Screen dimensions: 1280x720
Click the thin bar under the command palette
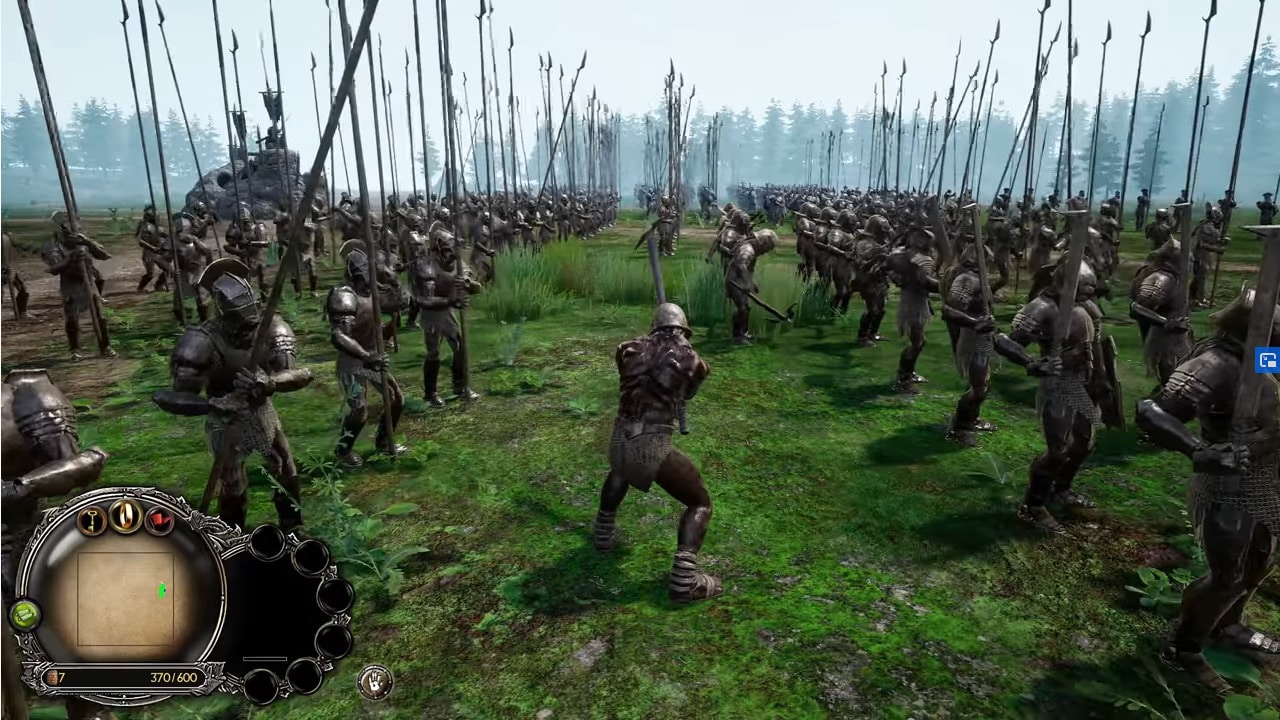click(x=265, y=658)
